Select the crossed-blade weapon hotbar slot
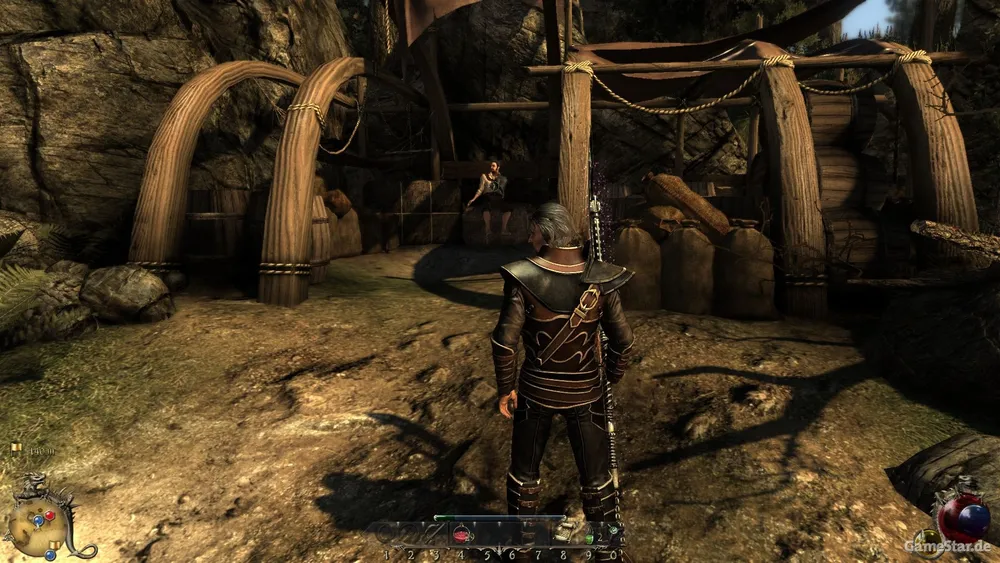 coord(435,534)
